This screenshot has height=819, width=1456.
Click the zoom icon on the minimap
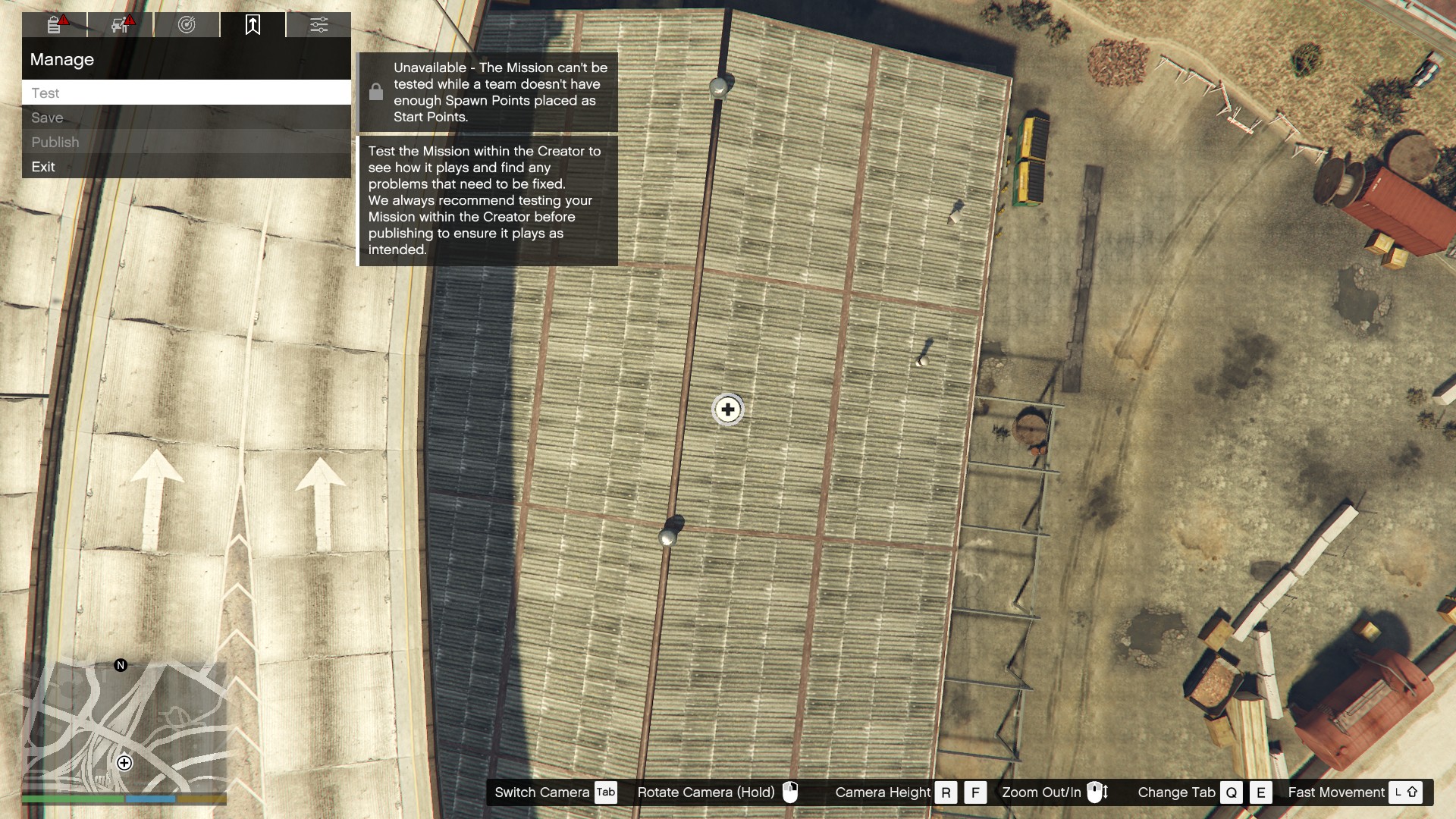(x=123, y=763)
